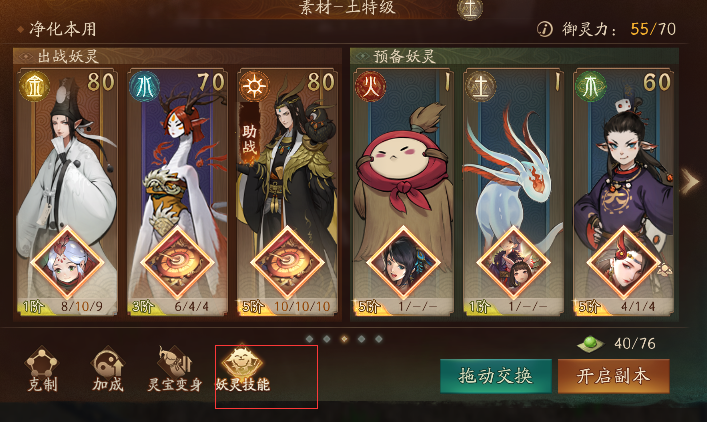The height and width of the screenshot is (422, 707).
Task: Select the earth element ghostly creature card
Action: coord(512,190)
